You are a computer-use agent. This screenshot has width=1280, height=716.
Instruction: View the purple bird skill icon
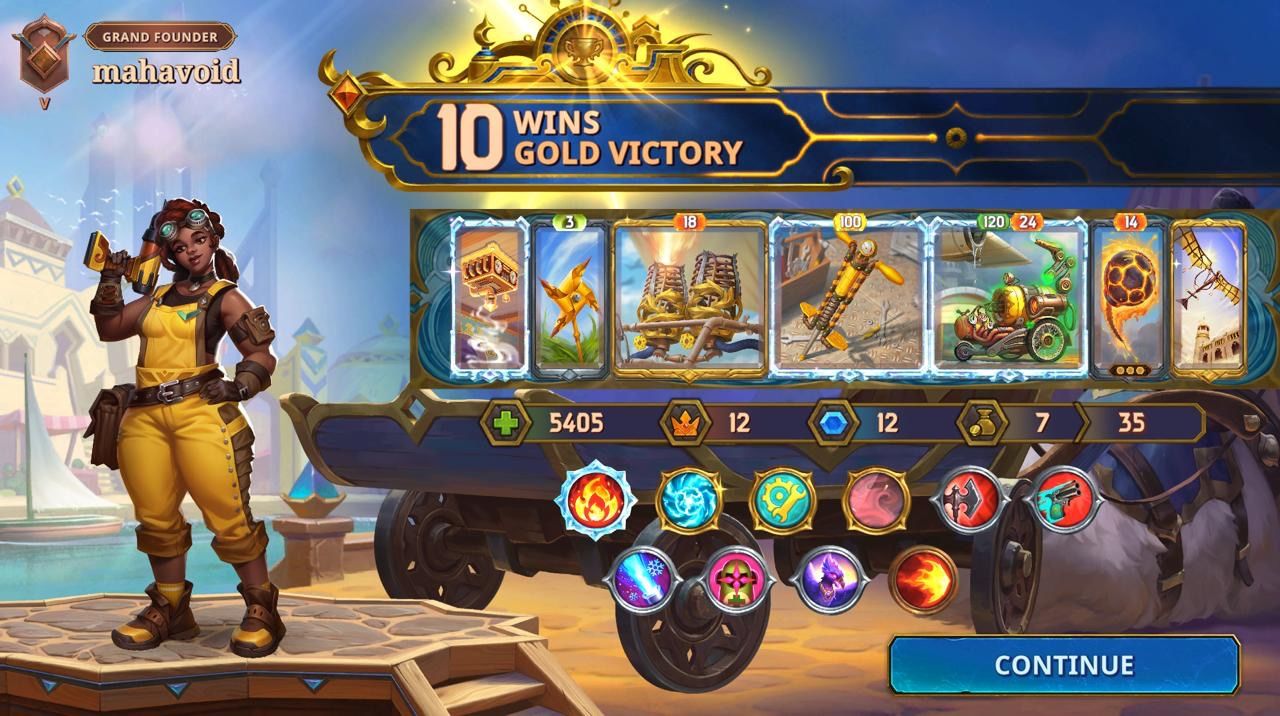click(829, 580)
